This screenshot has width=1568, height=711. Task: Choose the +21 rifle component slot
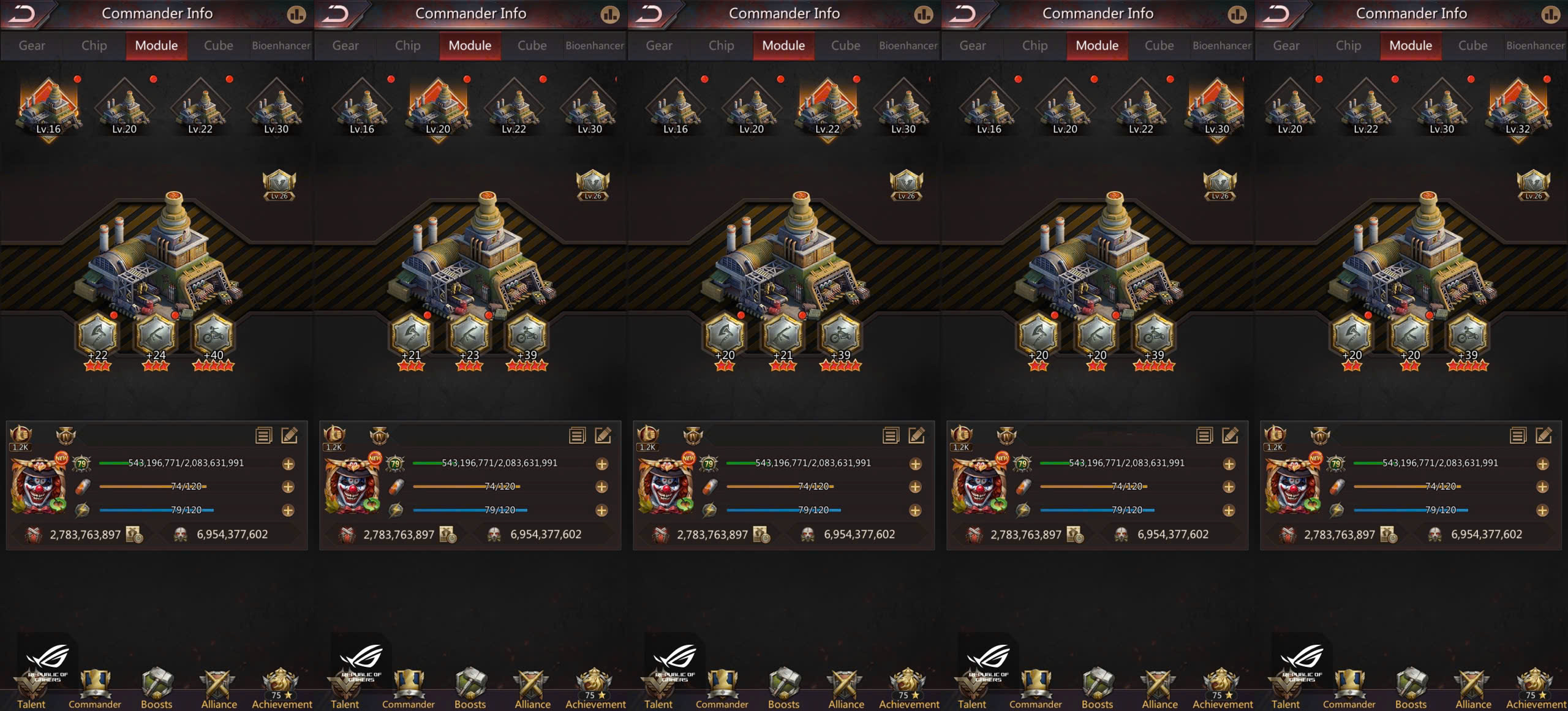point(783,336)
